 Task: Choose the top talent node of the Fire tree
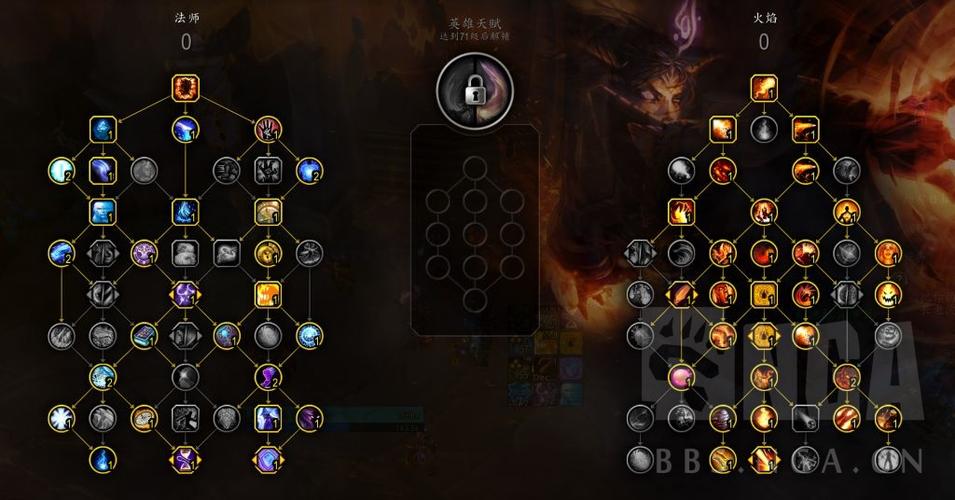[765, 87]
